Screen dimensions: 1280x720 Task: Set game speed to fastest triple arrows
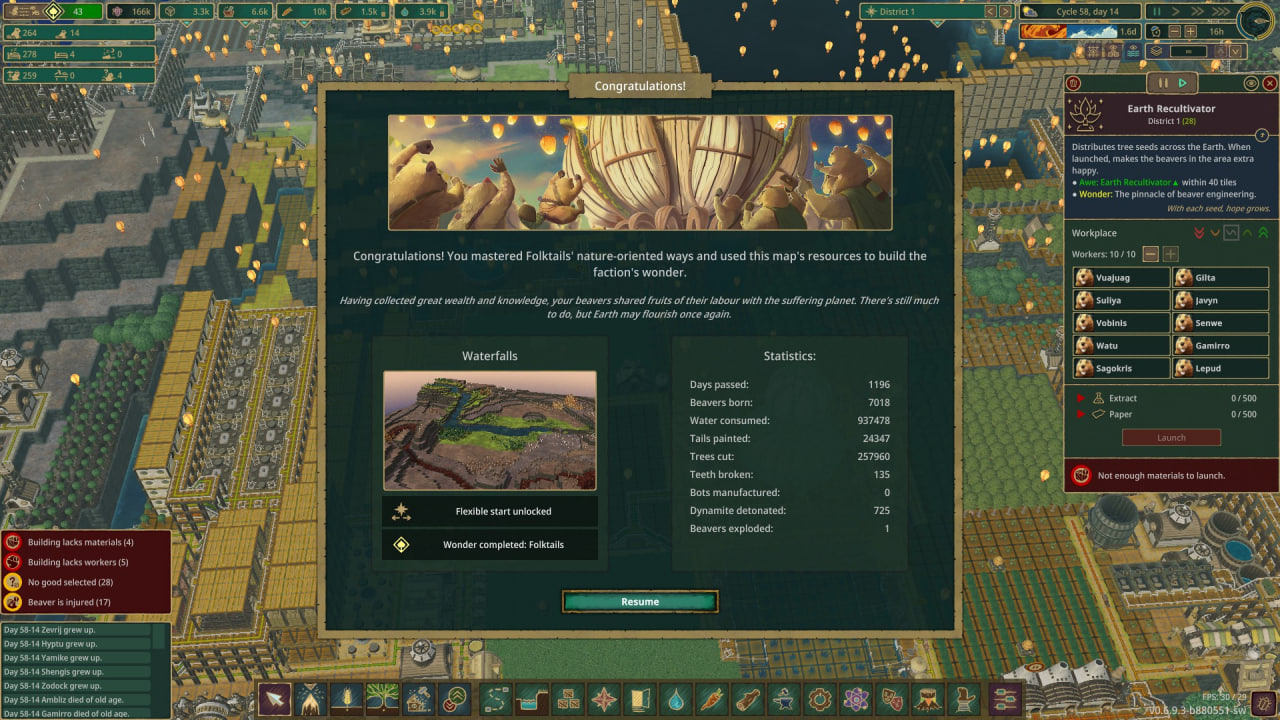[1221, 11]
